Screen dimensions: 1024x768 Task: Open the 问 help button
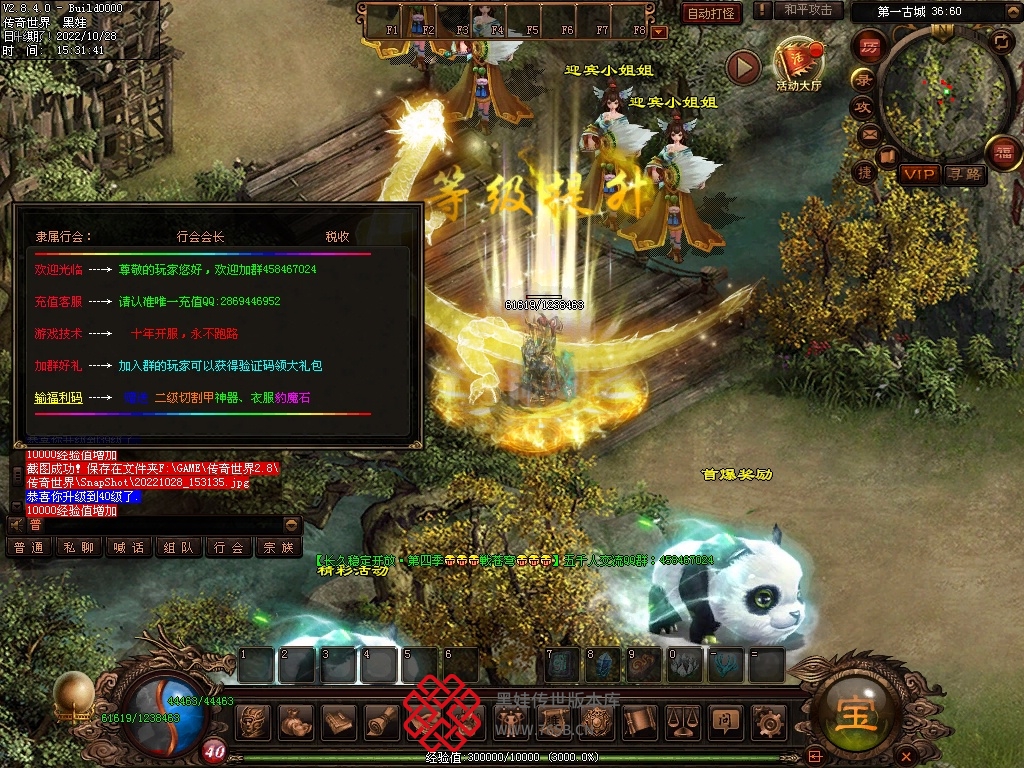point(725,720)
